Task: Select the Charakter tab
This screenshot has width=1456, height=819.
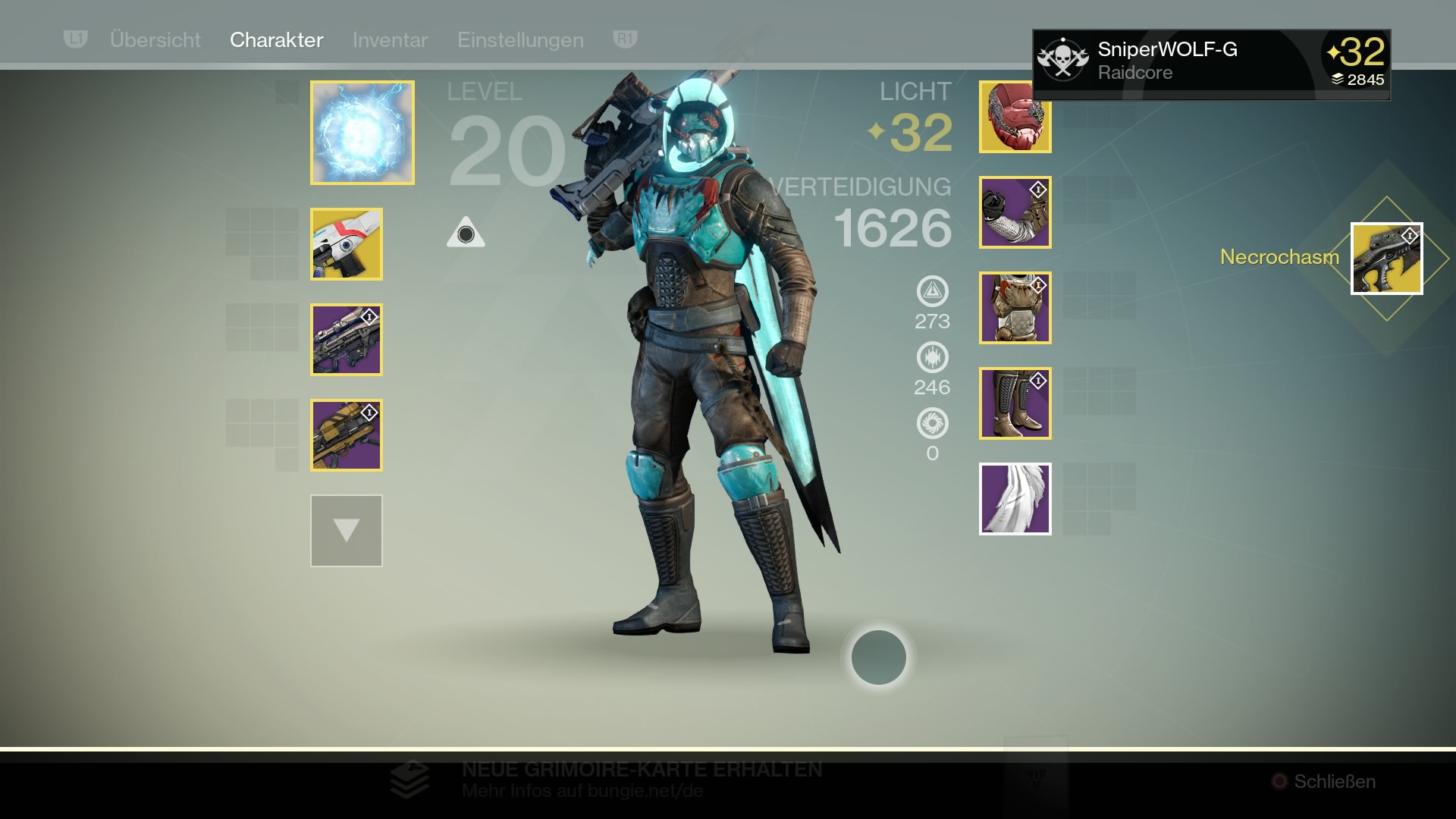Action: 276,39
